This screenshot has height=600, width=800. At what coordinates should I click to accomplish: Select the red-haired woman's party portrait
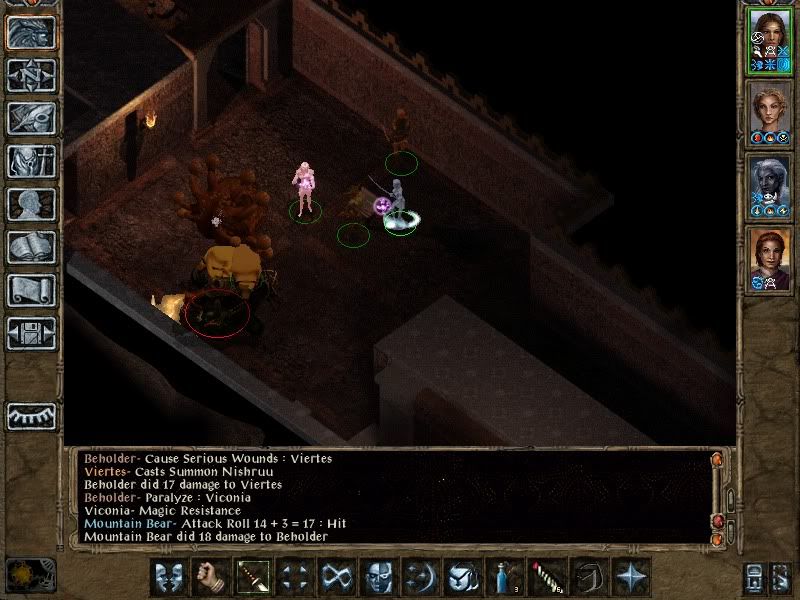coord(769,260)
